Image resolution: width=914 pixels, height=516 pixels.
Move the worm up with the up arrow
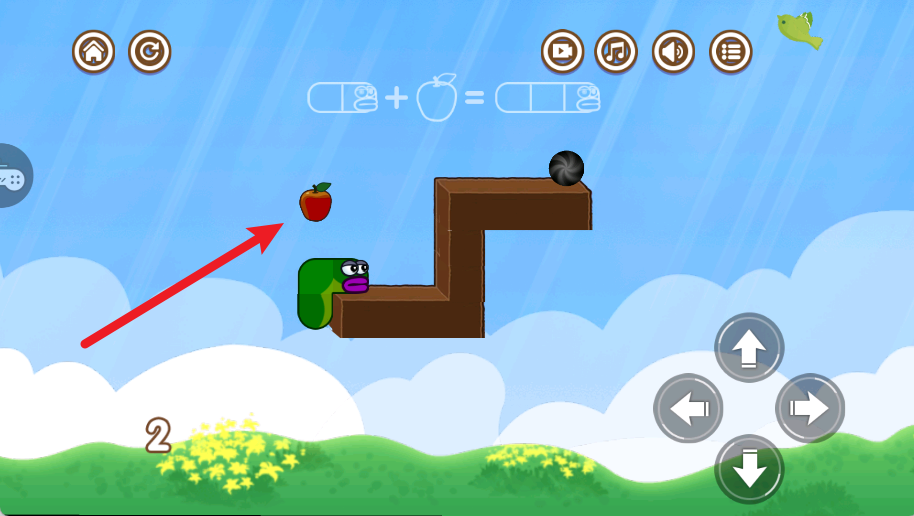[x=749, y=347]
